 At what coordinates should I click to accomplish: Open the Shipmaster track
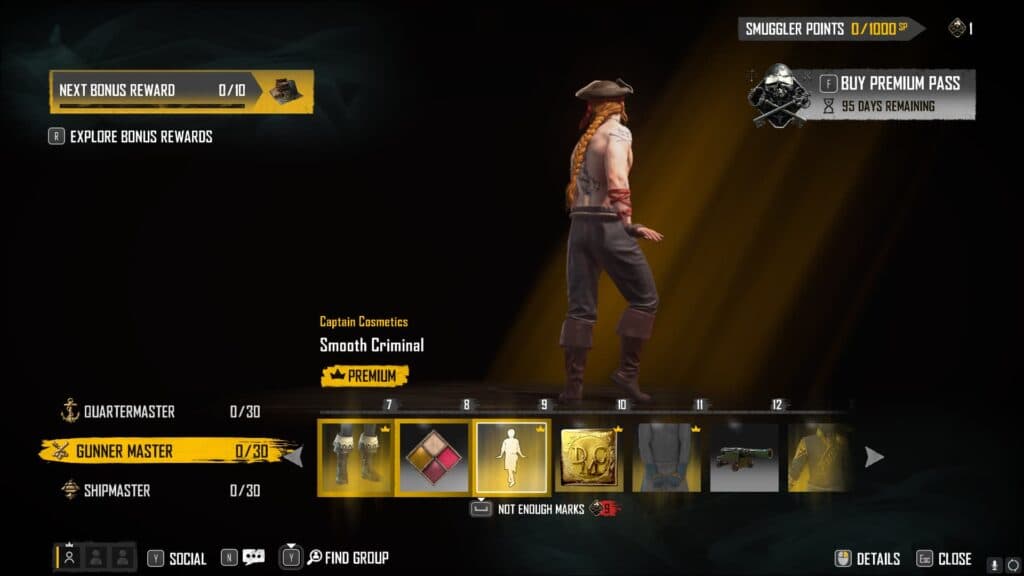pyautogui.click(x=117, y=490)
